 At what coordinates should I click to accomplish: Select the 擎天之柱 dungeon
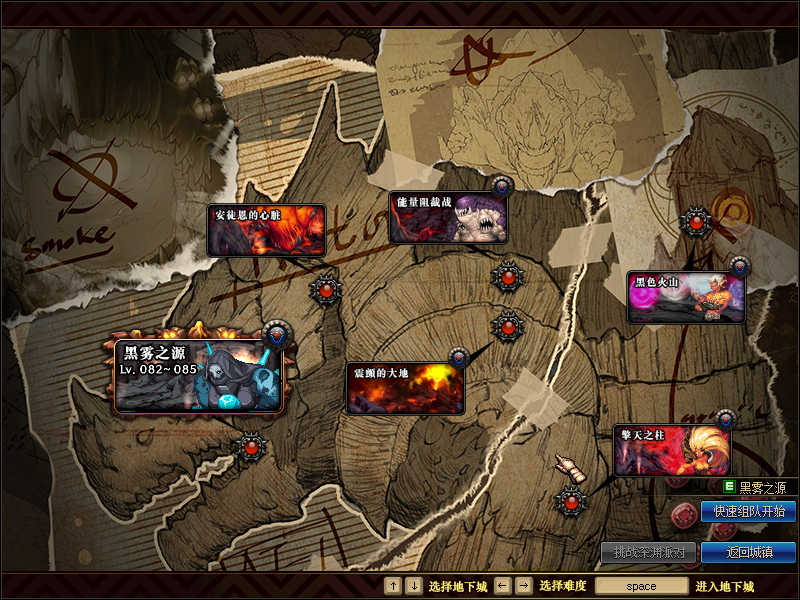(x=671, y=451)
